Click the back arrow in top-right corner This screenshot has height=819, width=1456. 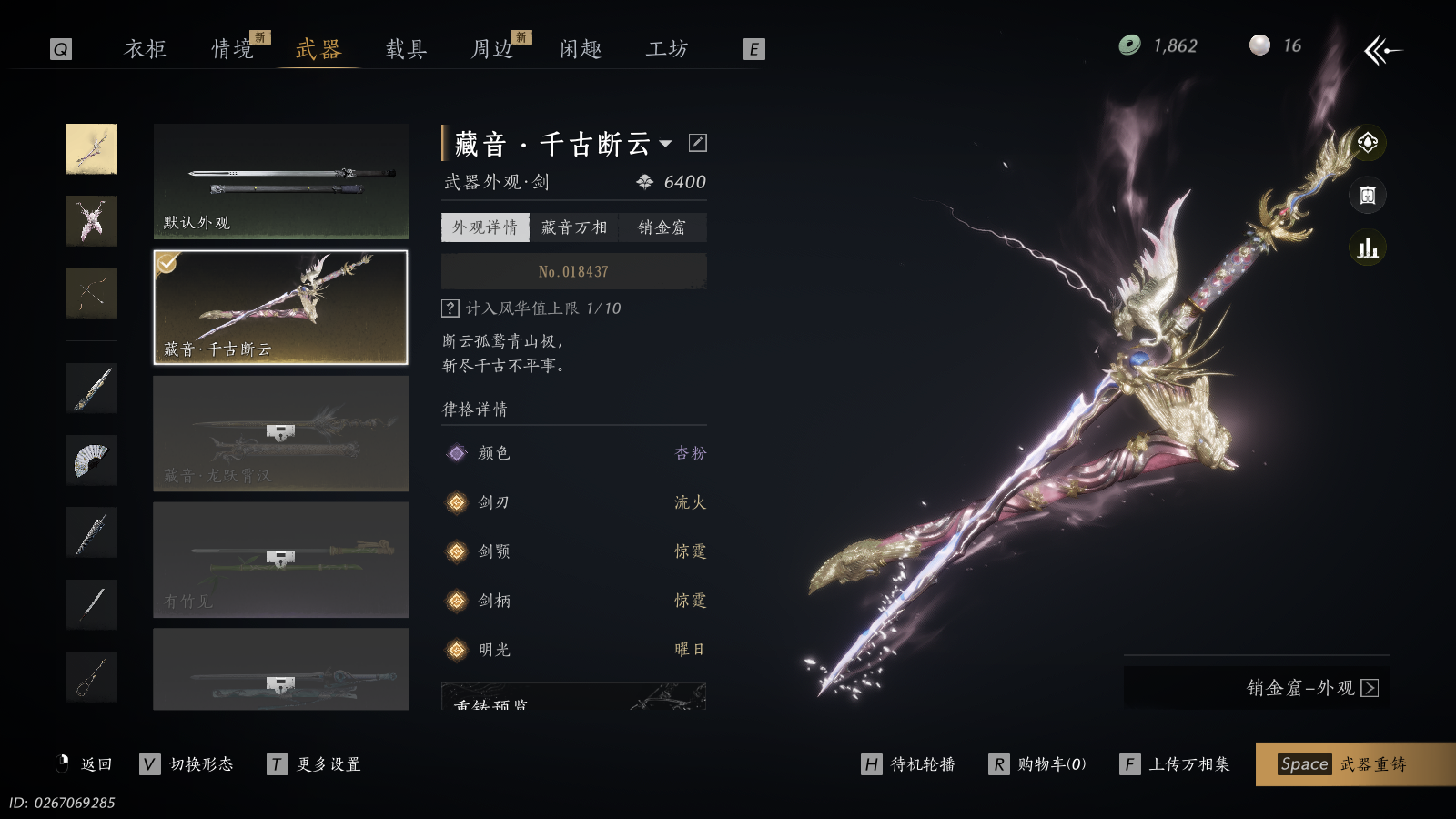click(x=1382, y=51)
